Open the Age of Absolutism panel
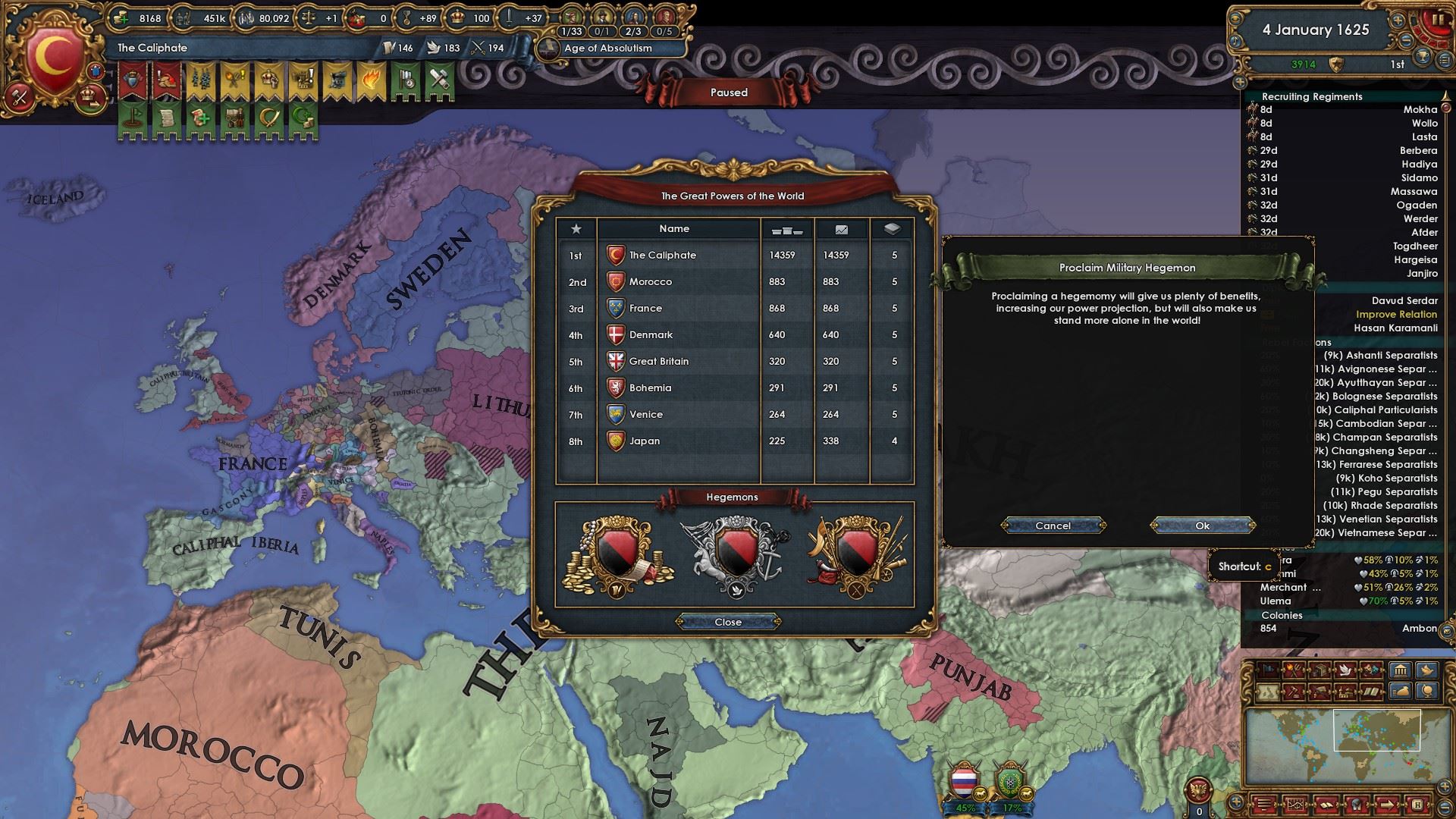The image size is (1456, 819). tap(607, 48)
